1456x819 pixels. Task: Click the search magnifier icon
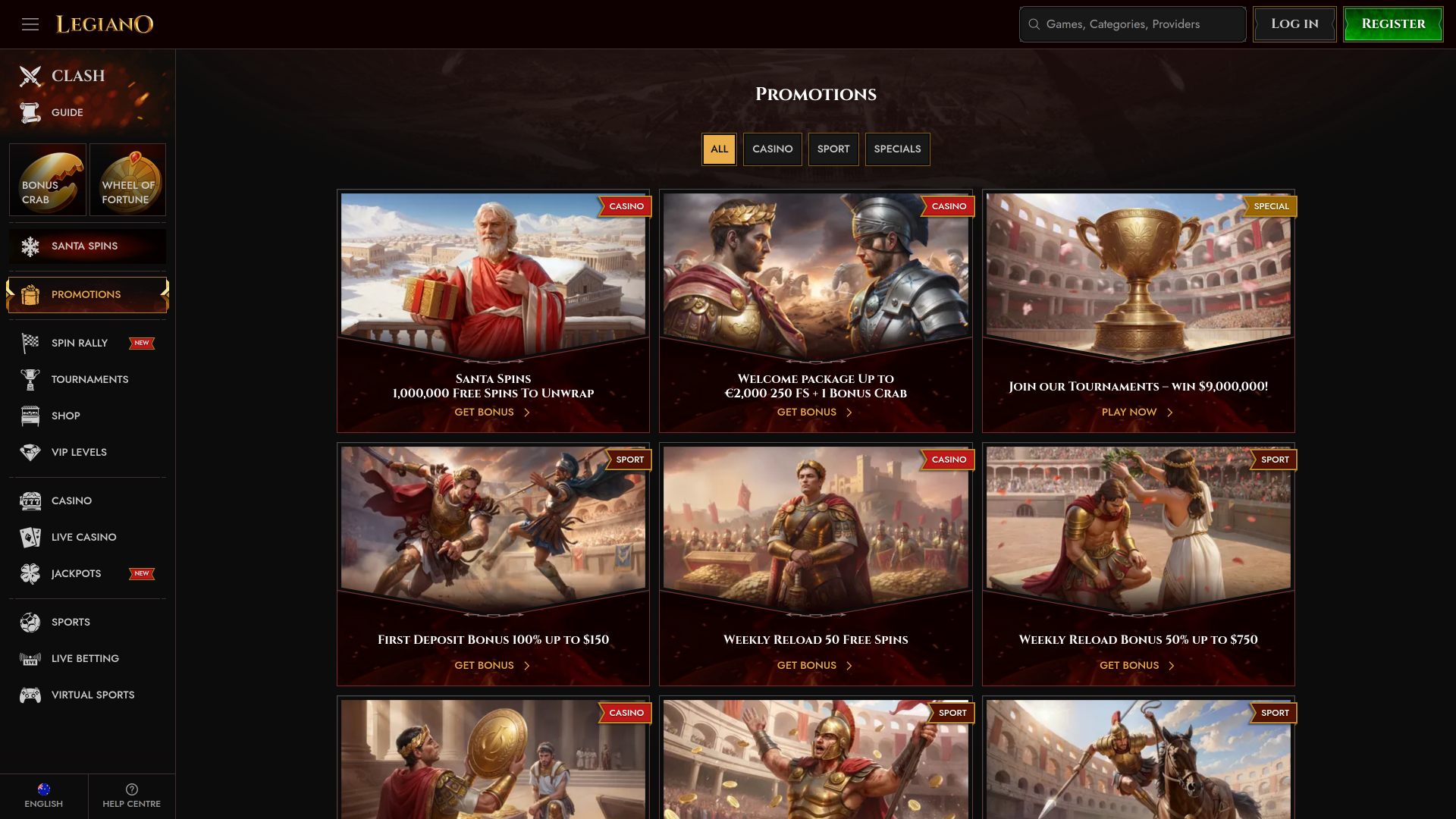[x=1034, y=24]
